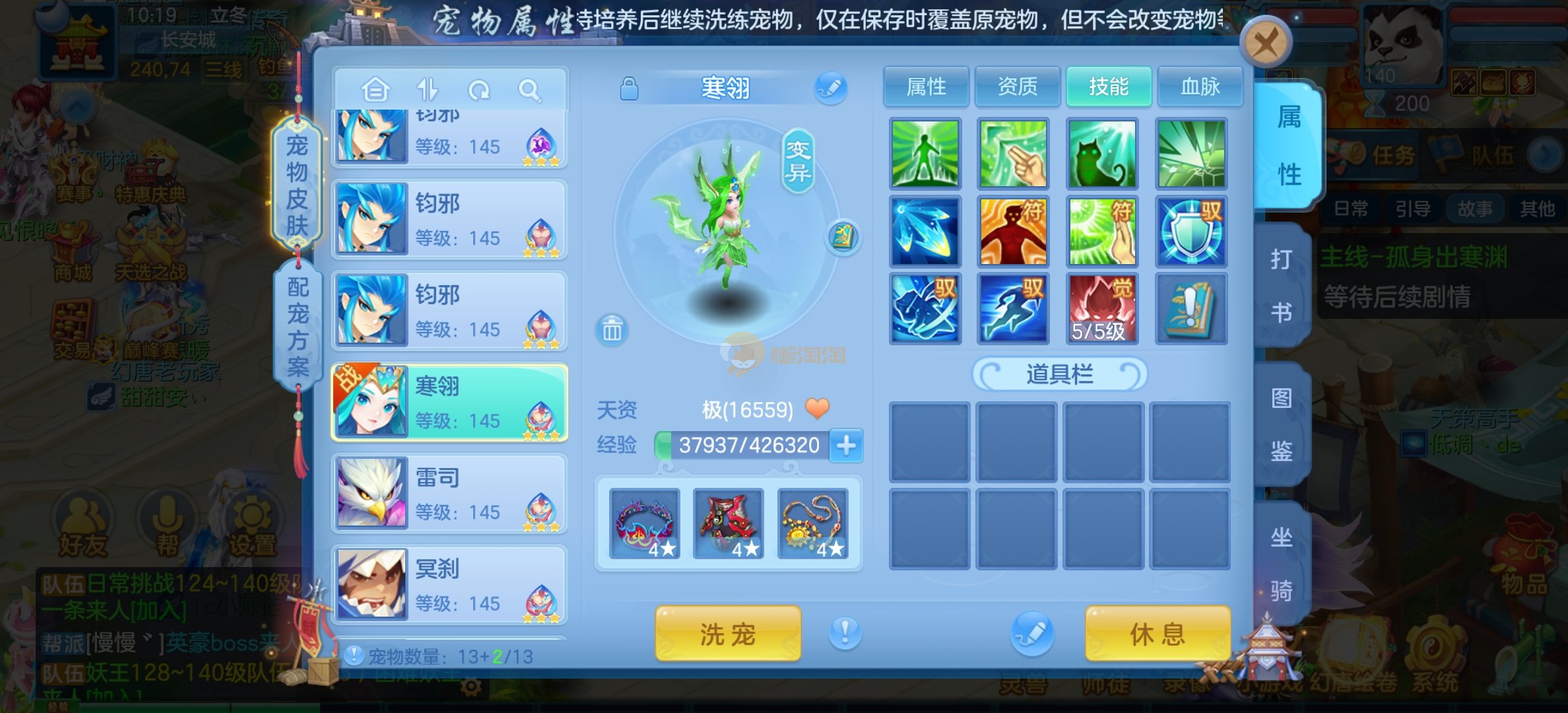
Task: Click the home icon above the pet list
Action: pyautogui.click(x=376, y=90)
